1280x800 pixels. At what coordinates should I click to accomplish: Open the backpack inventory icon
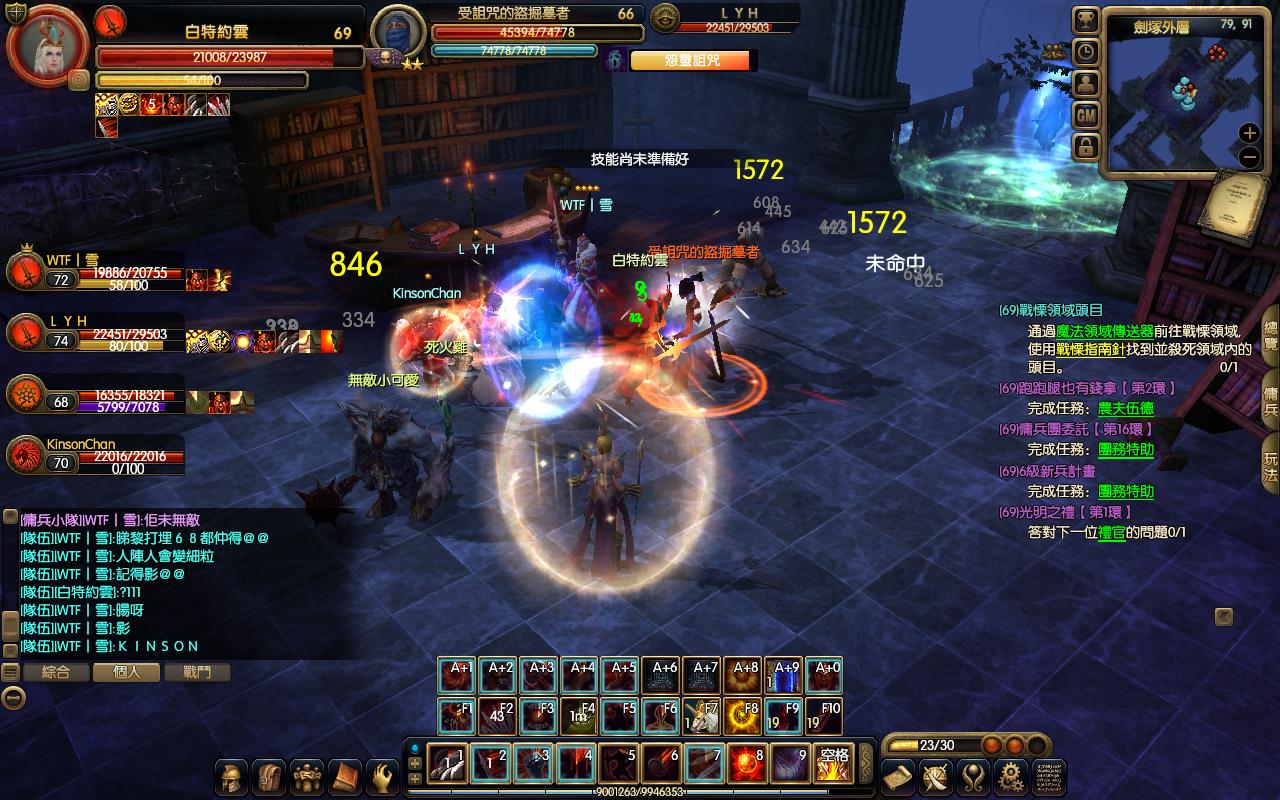click(269, 777)
